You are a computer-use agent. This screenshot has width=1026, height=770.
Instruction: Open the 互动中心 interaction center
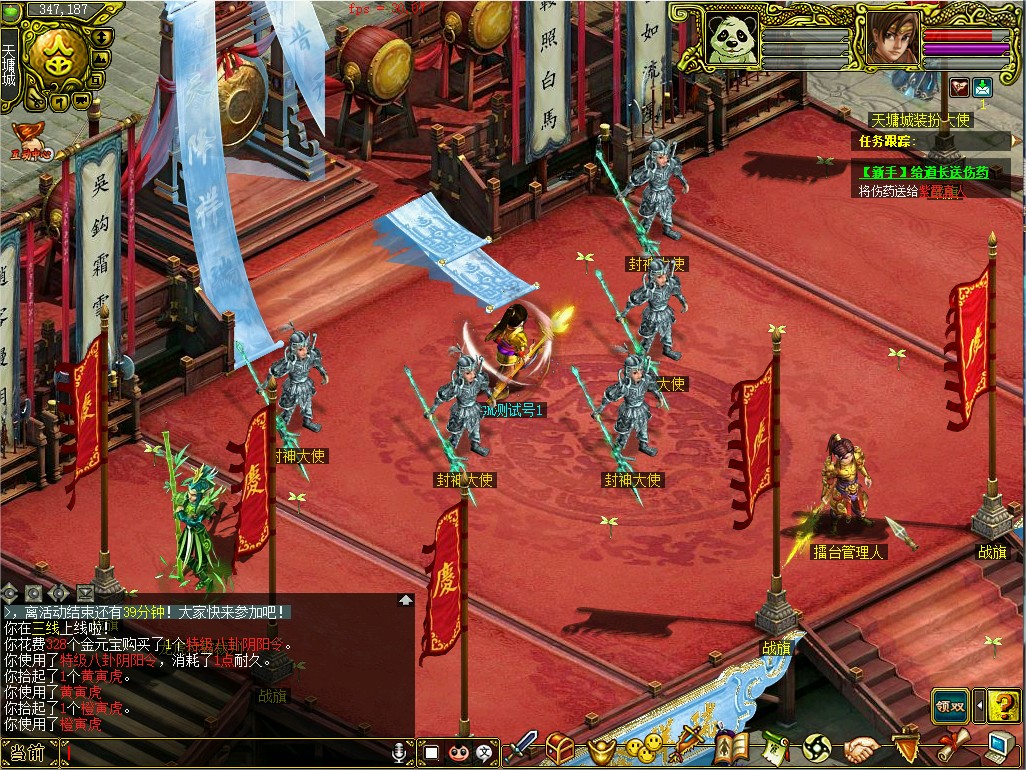point(31,140)
